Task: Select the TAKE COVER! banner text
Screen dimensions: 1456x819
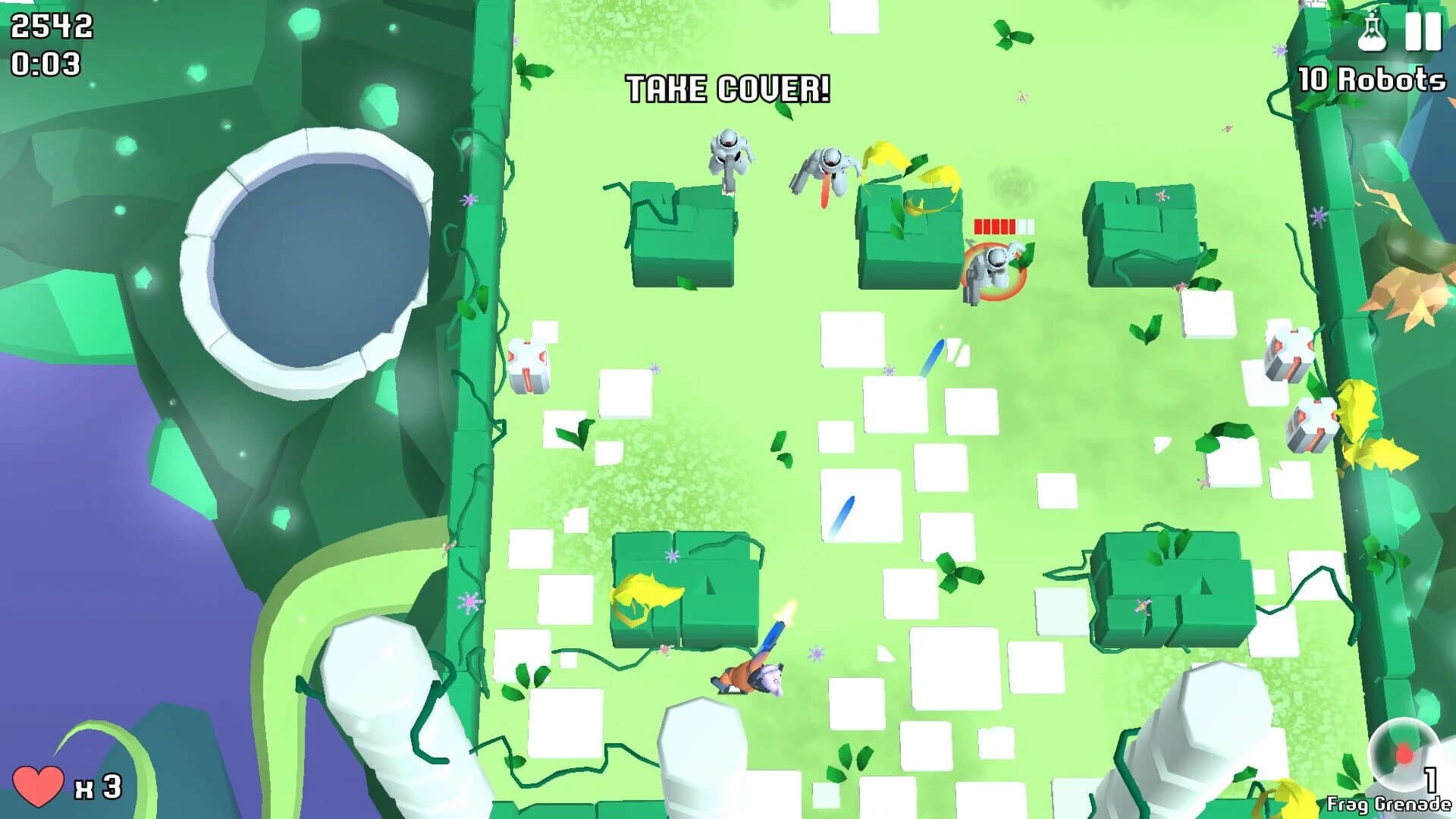Action: tap(728, 88)
